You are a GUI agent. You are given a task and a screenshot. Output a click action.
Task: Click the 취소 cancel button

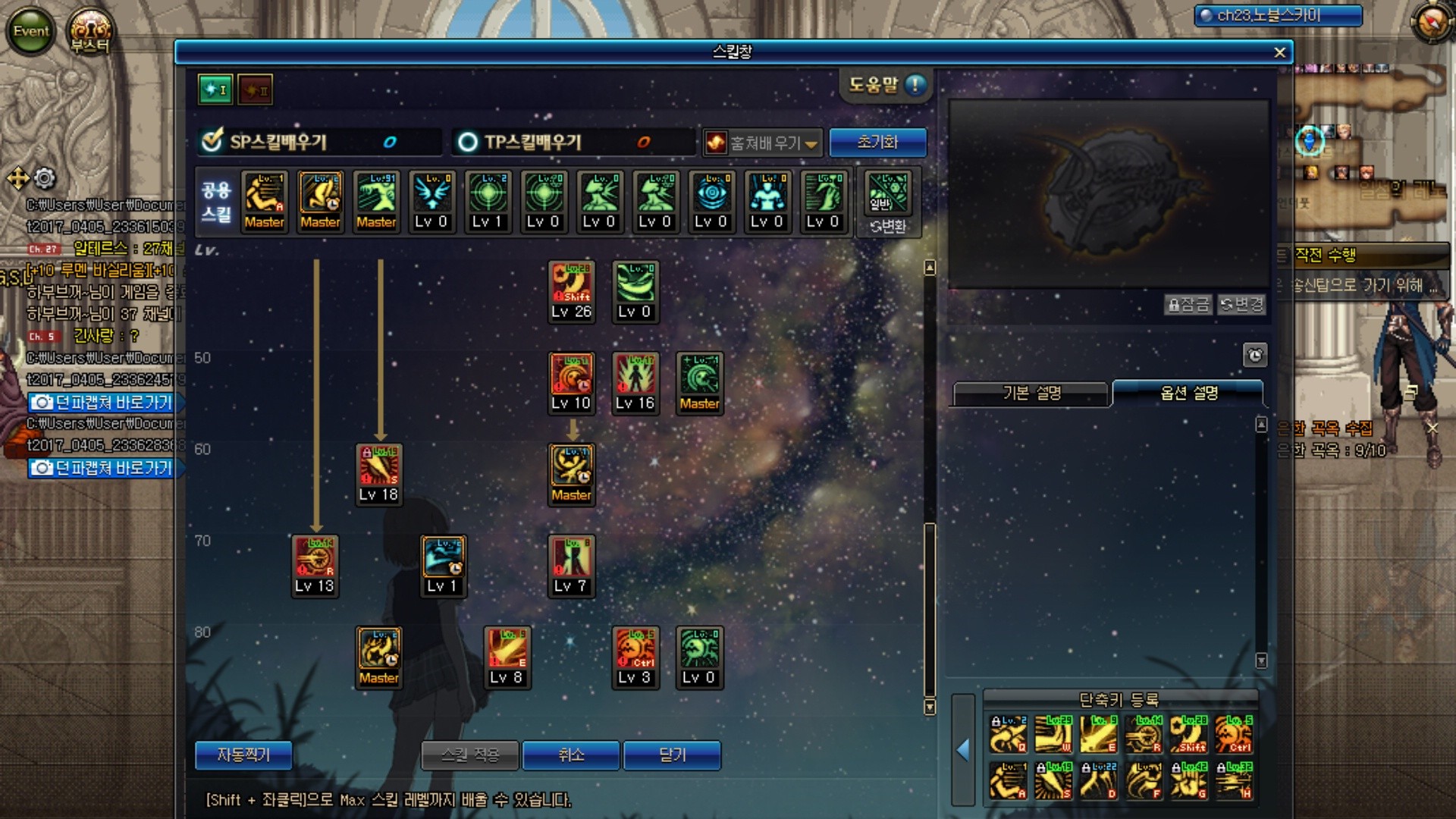click(570, 755)
